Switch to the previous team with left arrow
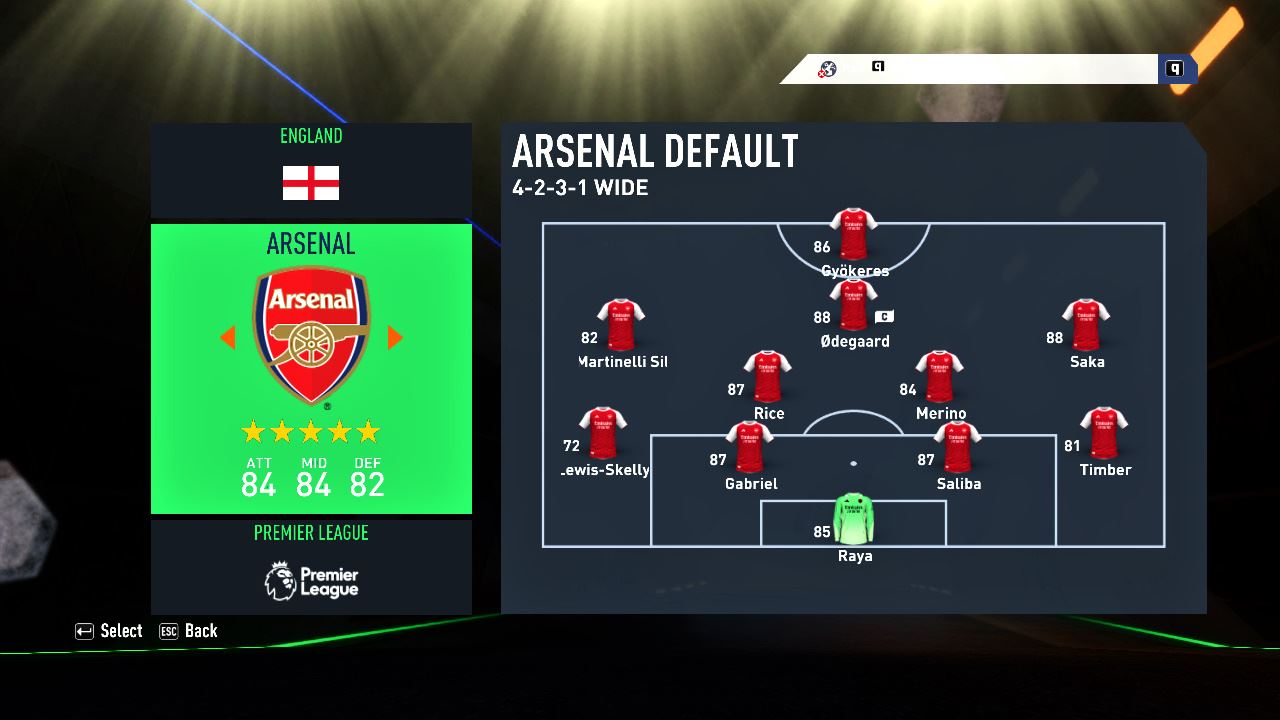This screenshot has width=1280, height=720. click(228, 338)
